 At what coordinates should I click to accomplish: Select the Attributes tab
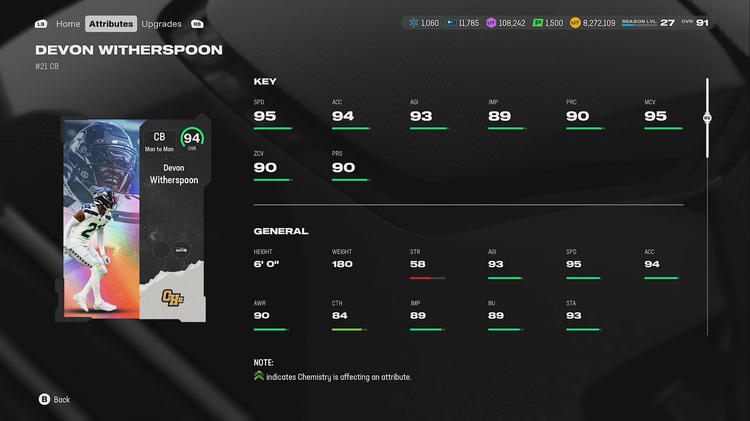pyautogui.click(x=110, y=23)
